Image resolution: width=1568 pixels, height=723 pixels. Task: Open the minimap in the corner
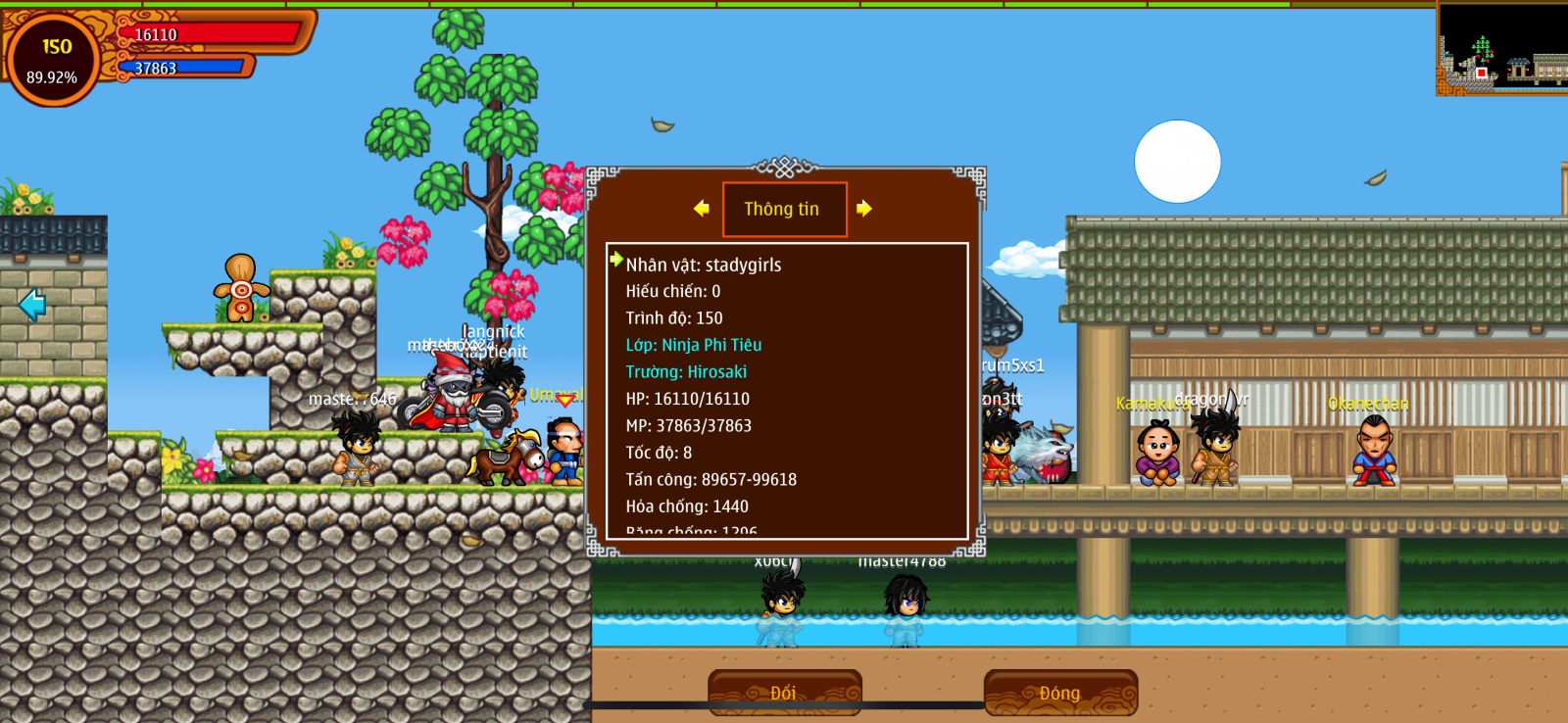point(1501,49)
